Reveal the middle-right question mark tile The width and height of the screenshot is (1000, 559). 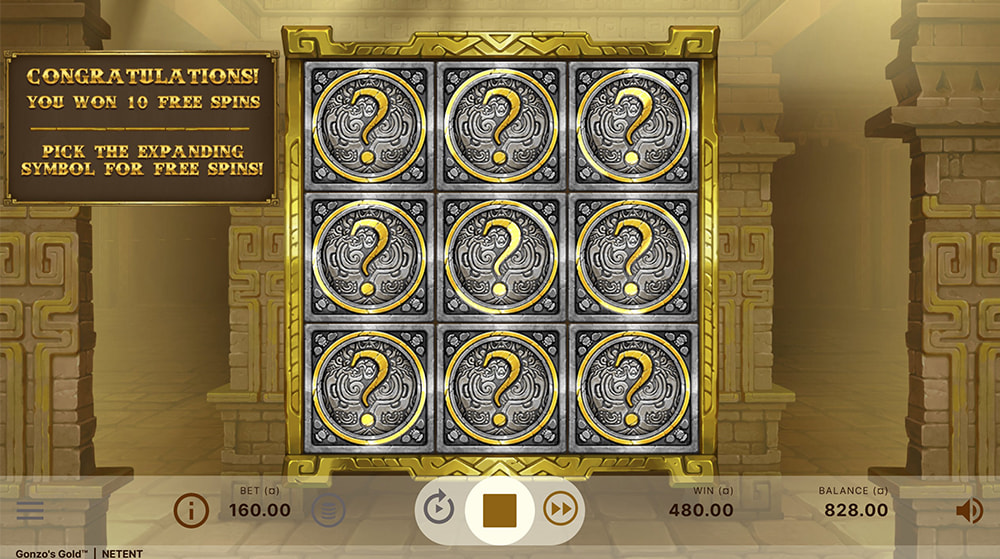(x=633, y=256)
